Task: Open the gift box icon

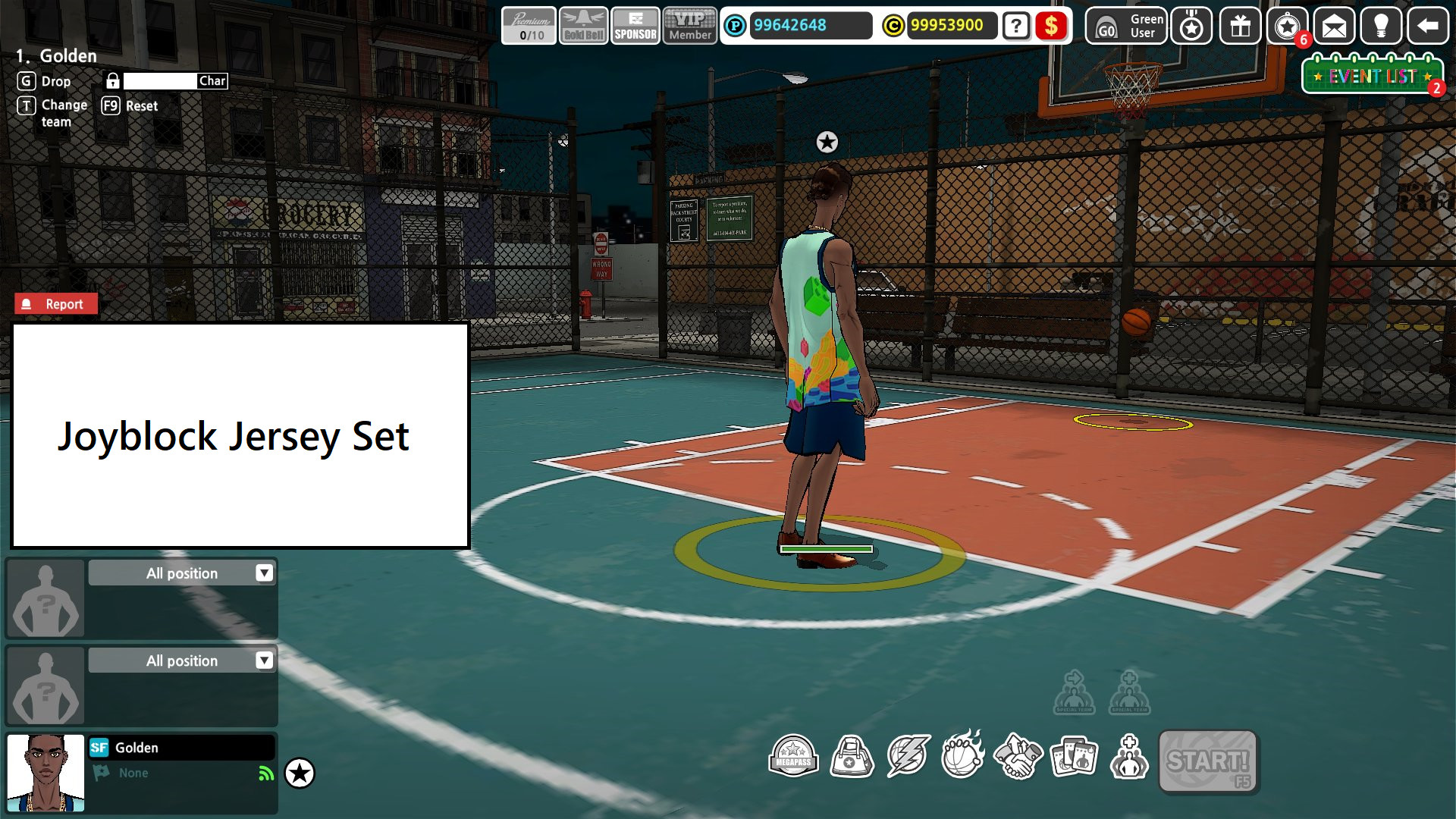Action: tap(1239, 27)
